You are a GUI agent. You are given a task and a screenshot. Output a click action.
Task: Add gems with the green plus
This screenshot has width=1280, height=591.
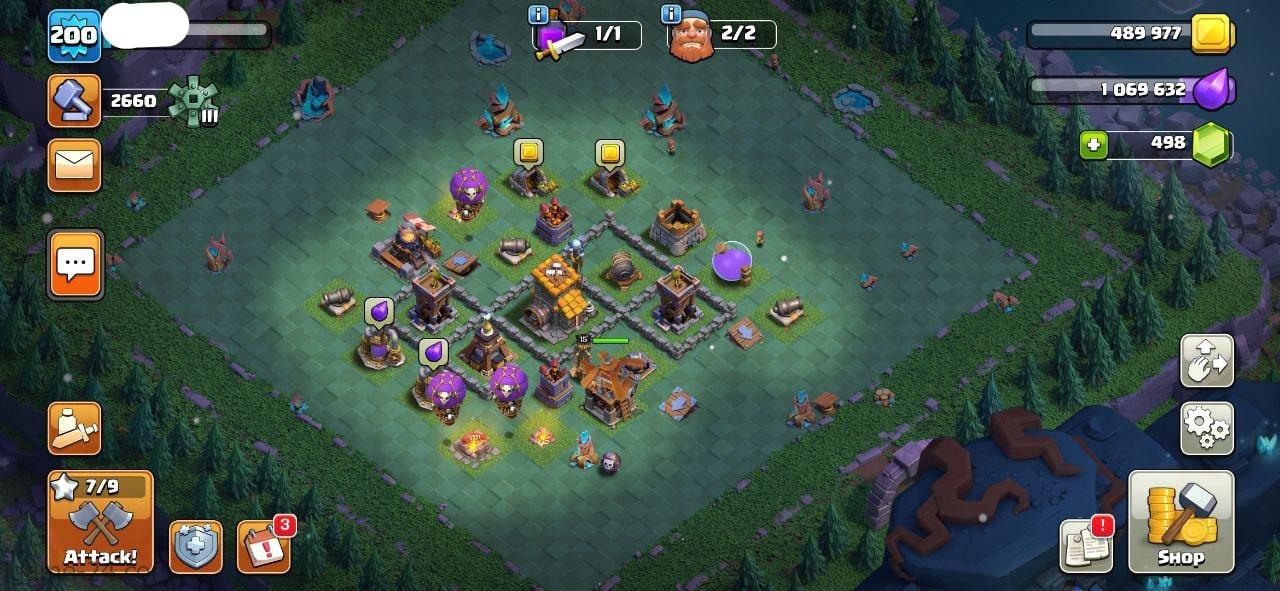click(1093, 145)
